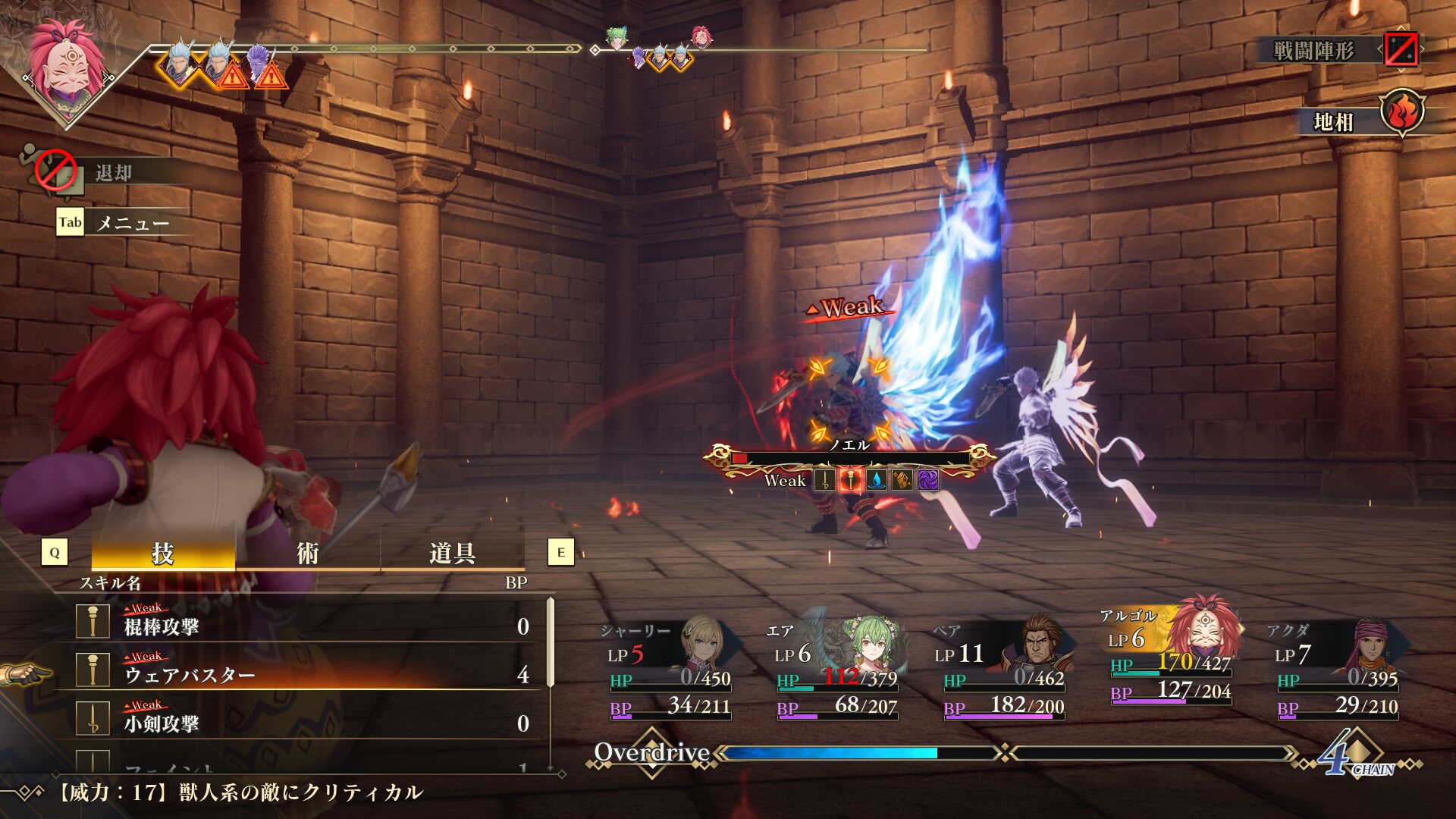Select the 小剣攻撃 skill
Viewport: 1456px width, 819px height.
pyautogui.click(x=303, y=723)
